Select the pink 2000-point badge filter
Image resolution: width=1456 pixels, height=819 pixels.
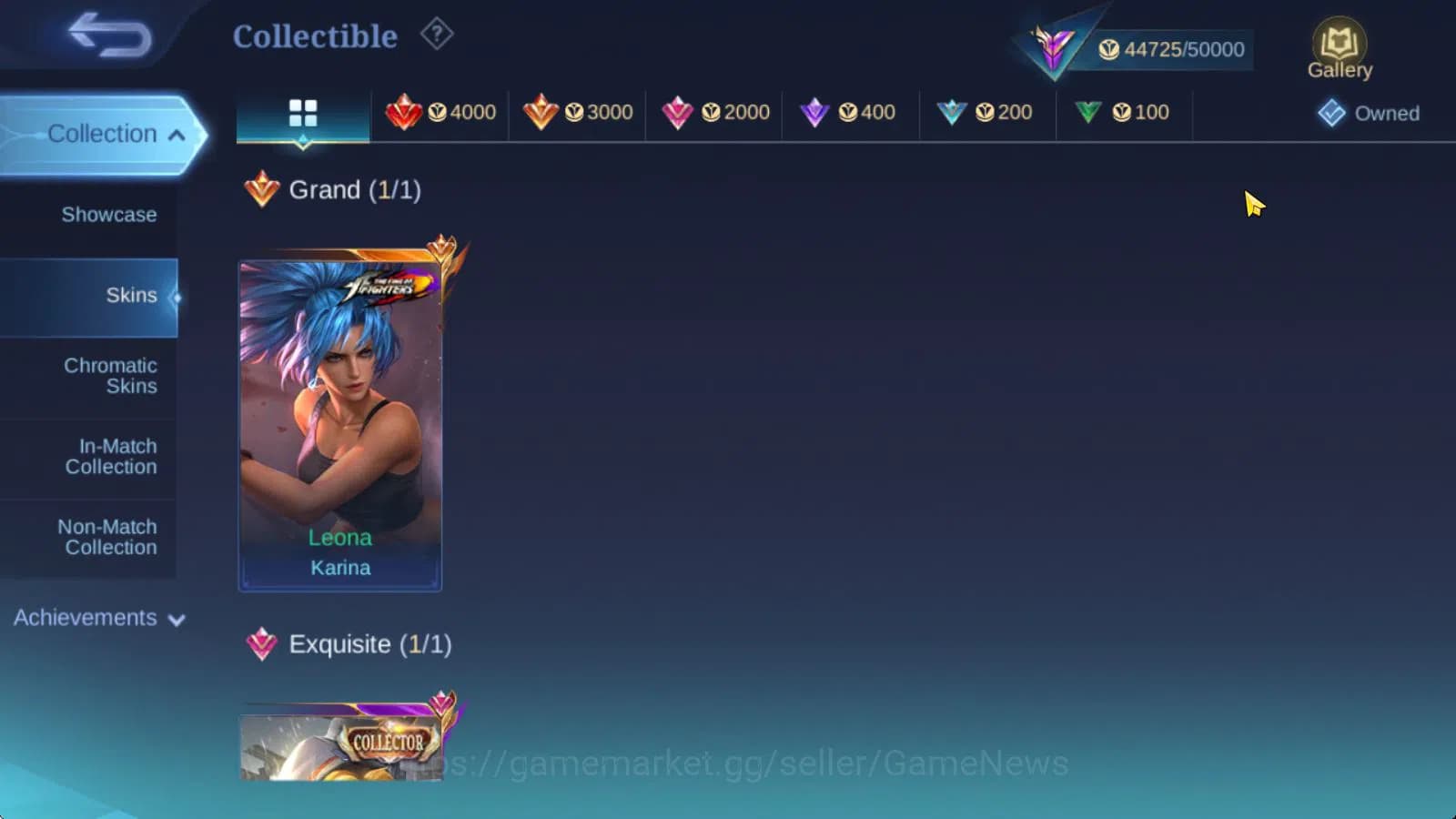coord(715,112)
